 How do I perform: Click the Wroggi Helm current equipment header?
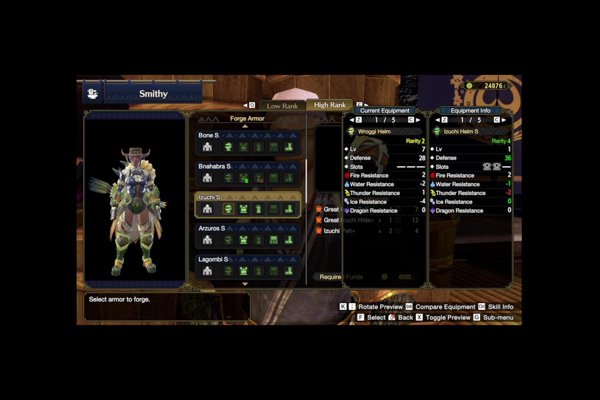point(383,131)
